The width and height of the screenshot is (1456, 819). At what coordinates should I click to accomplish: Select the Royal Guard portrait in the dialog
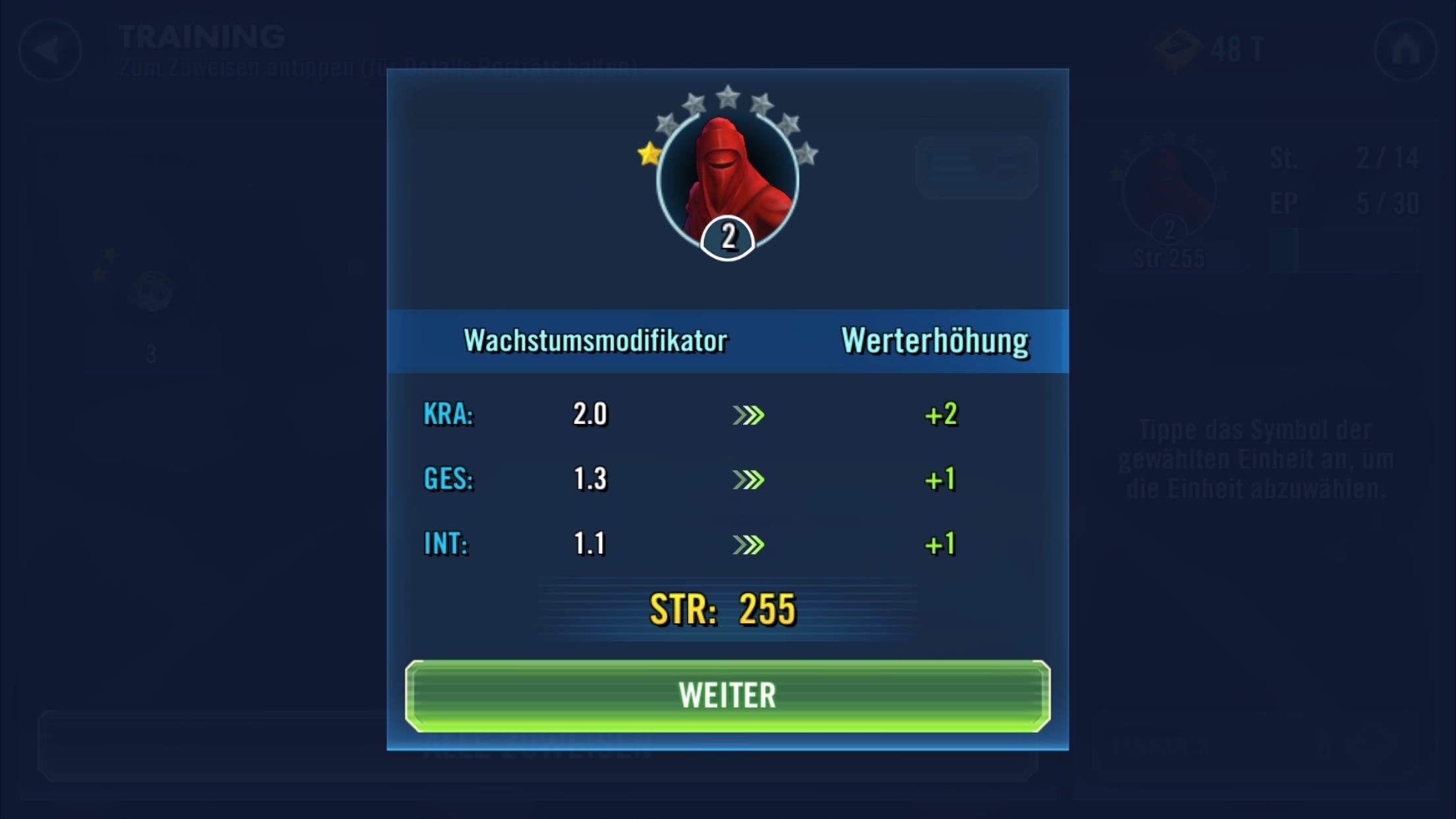pyautogui.click(x=727, y=179)
